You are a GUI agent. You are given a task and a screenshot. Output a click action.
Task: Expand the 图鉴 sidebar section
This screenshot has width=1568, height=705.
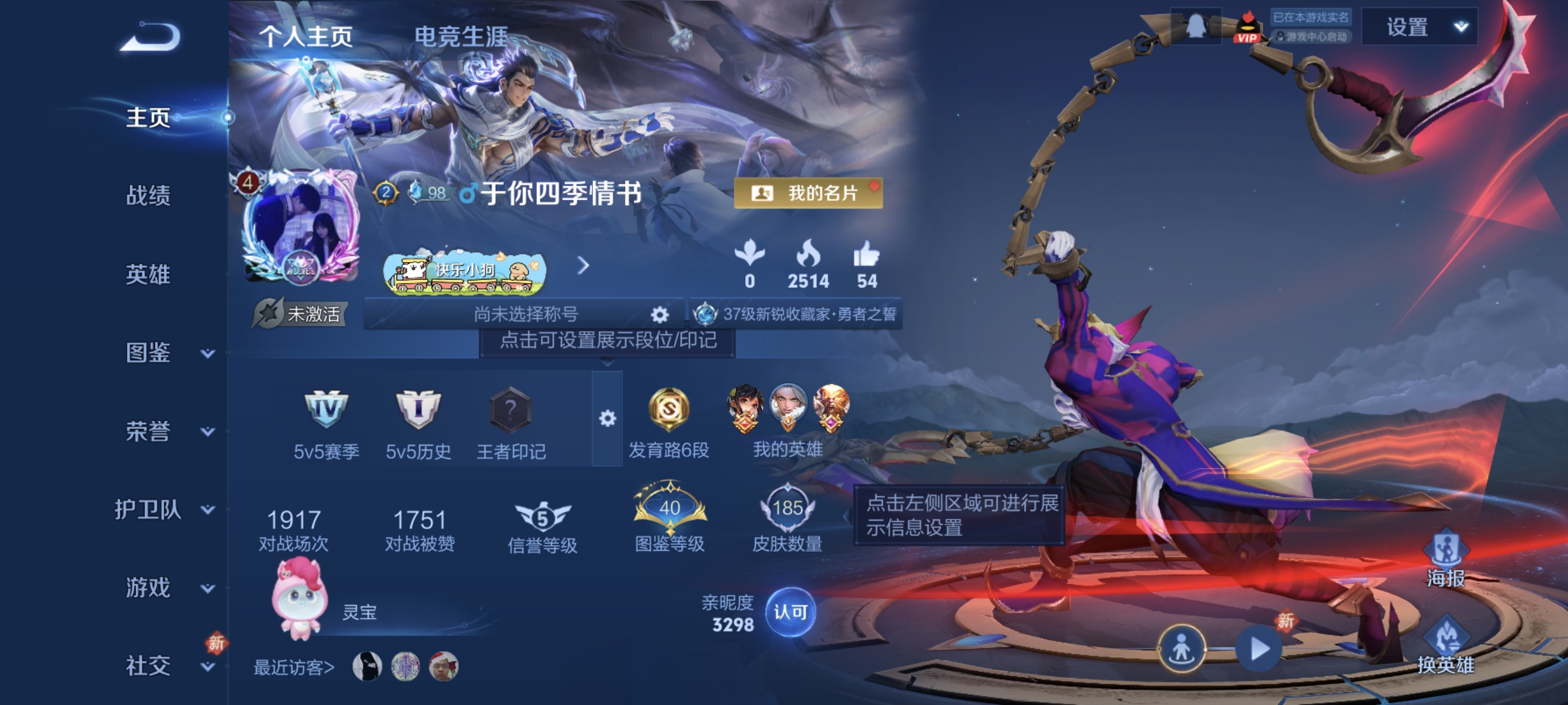pyautogui.click(x=149, y=353)
